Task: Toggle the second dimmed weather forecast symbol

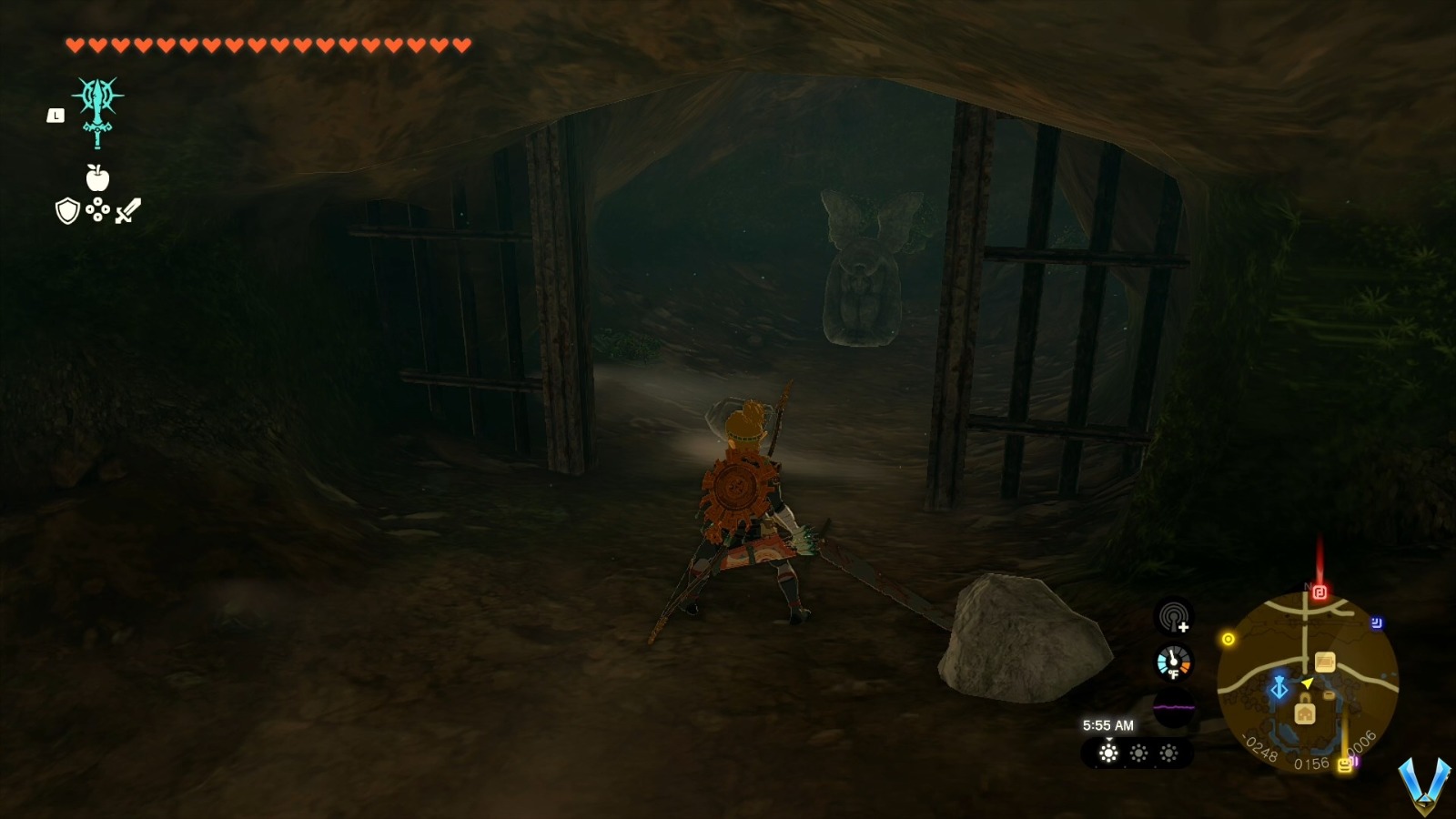Action: point(1139,753)
